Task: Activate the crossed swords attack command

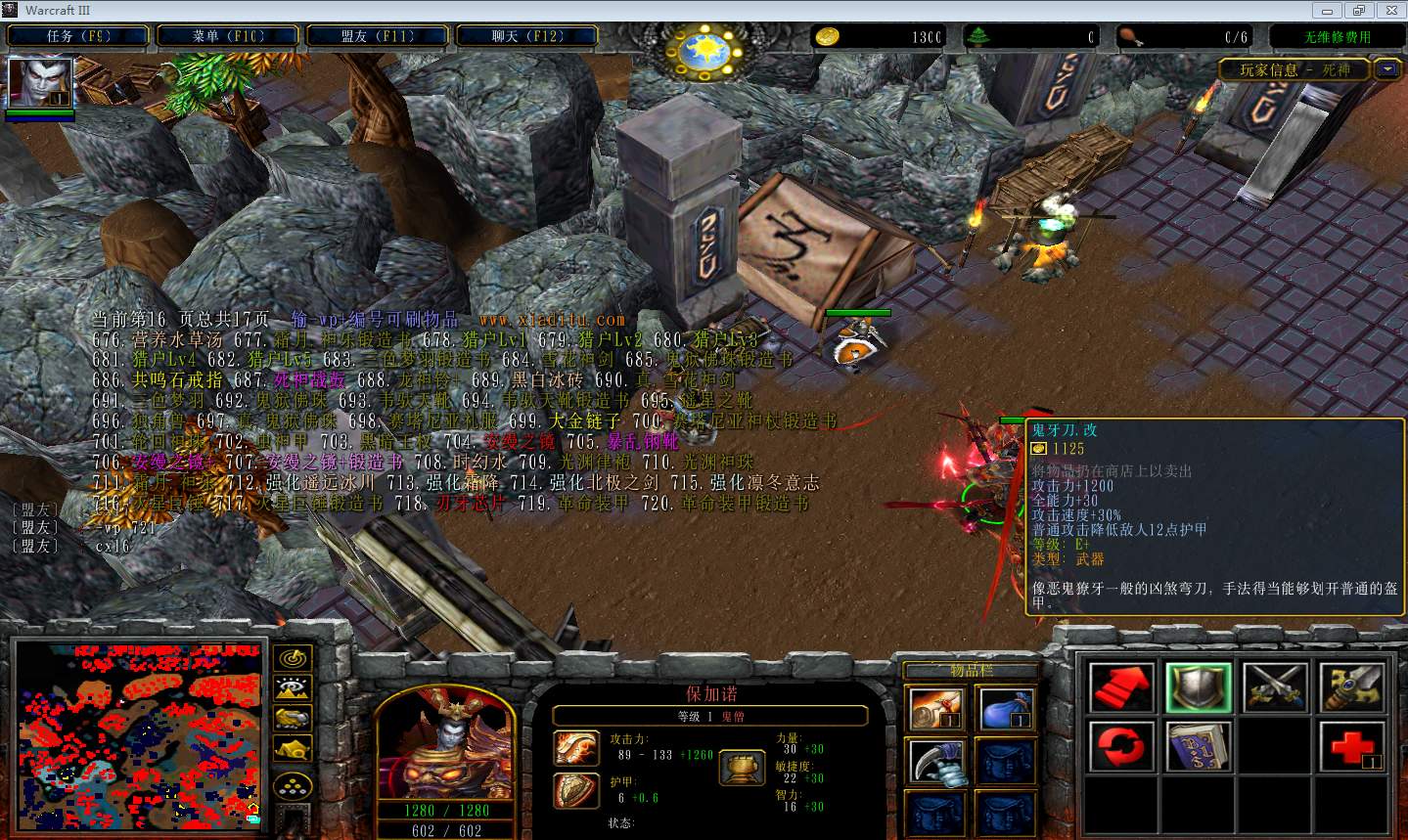Action: coord(1275,687)
